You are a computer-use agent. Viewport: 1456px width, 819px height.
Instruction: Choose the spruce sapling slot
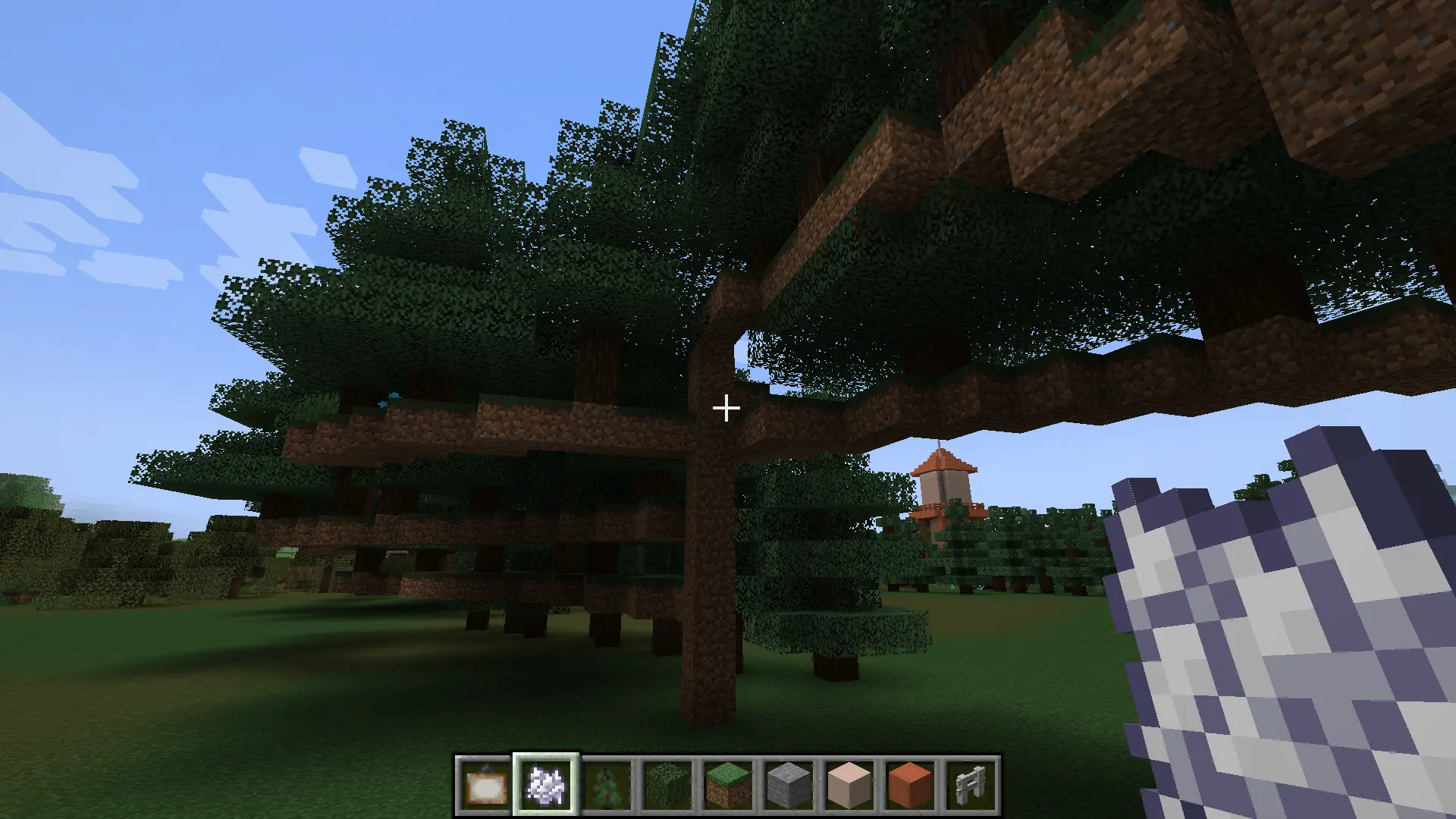[607, 785]
